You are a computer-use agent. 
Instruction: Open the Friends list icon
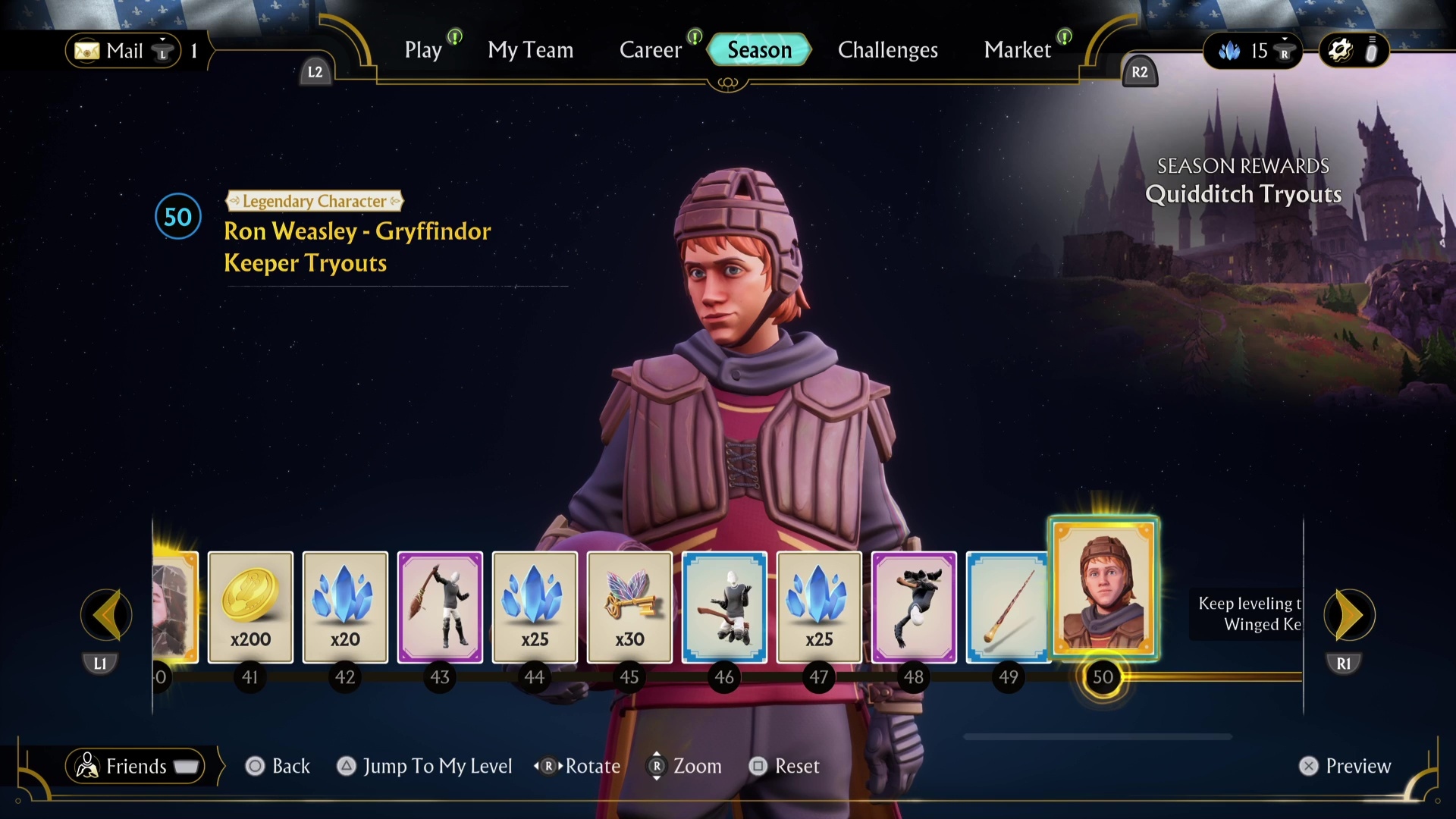(x=88, y=766)
